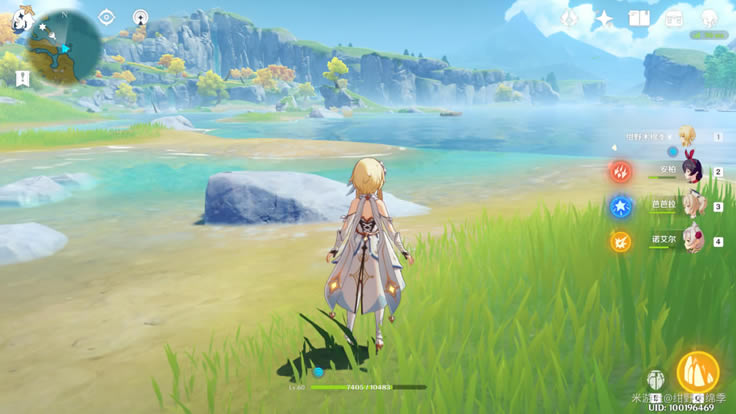
Task: Click Barbara's blue Hydro burst icon
Action: [x=621, y=207]
